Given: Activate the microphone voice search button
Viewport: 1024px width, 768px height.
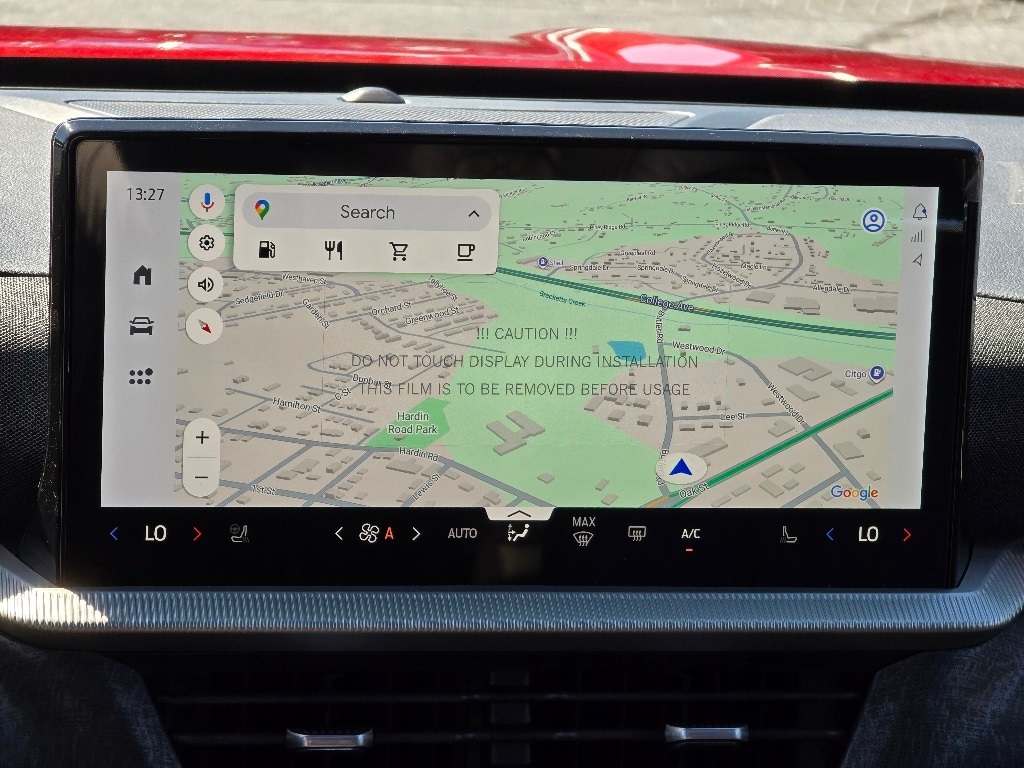Looking at the screenshot, I should [207, 202].
